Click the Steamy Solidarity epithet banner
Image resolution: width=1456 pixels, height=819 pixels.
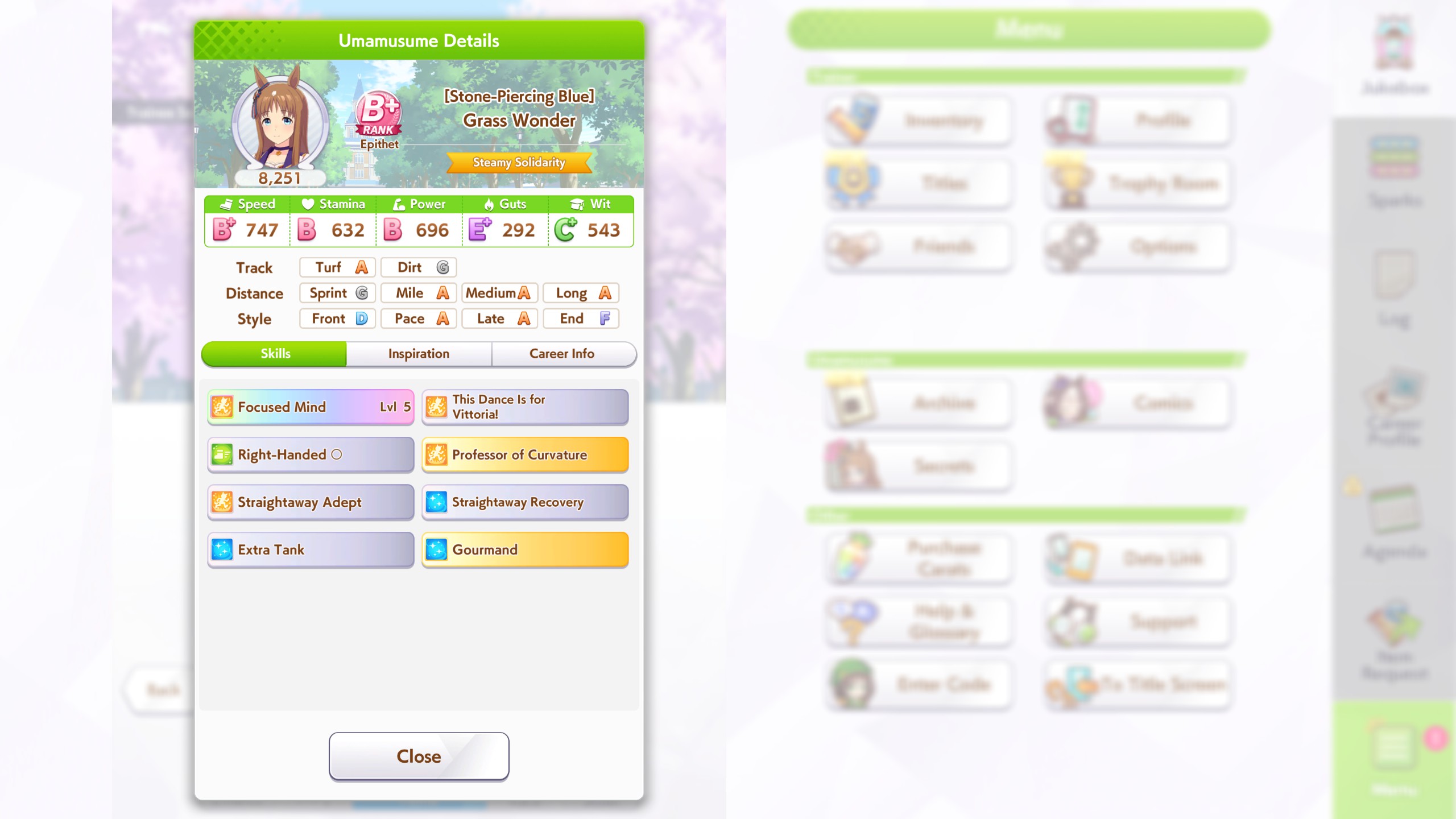coord(519,163)
